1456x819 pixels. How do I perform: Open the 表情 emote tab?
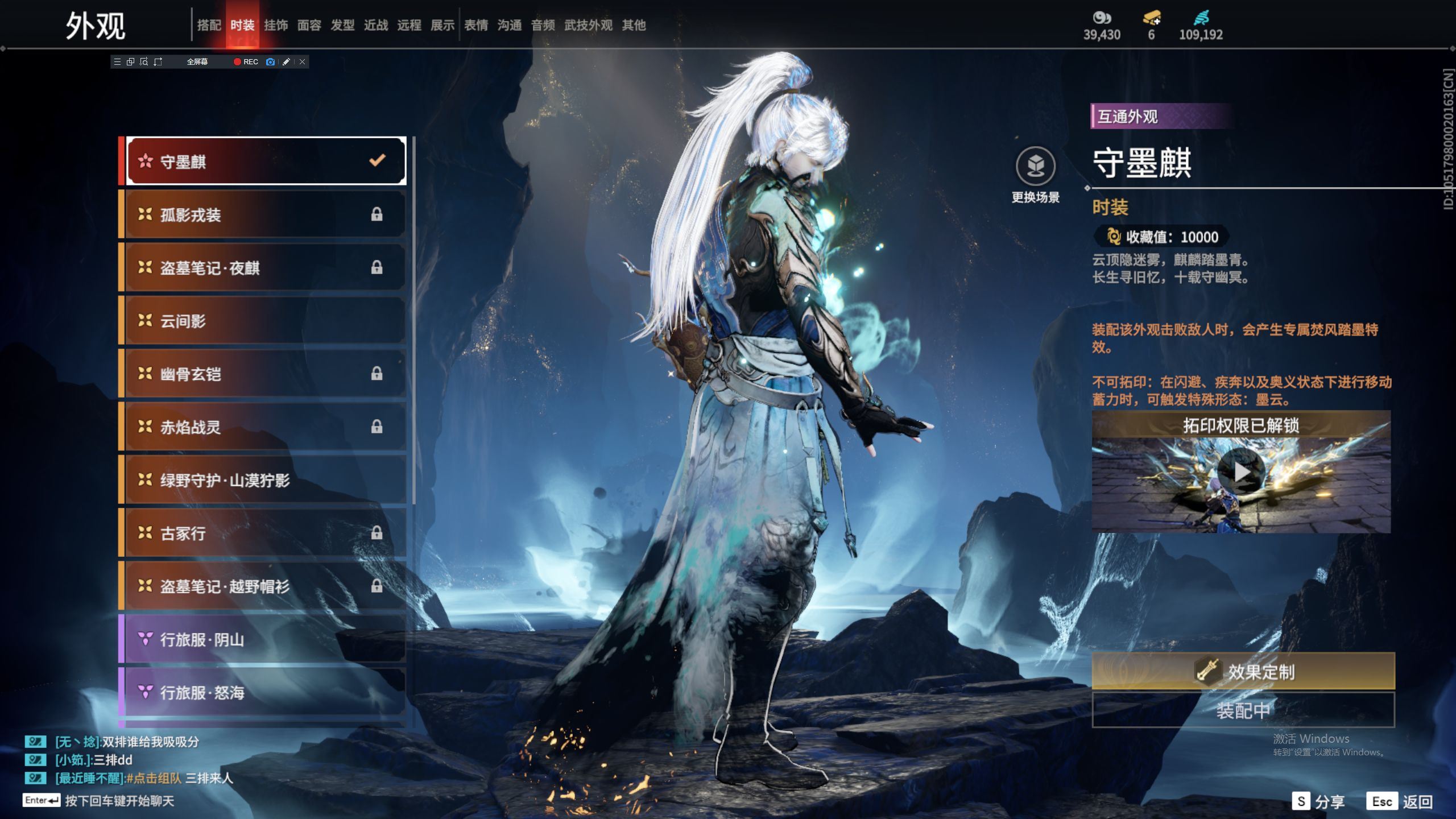click(x=476, y=25)
